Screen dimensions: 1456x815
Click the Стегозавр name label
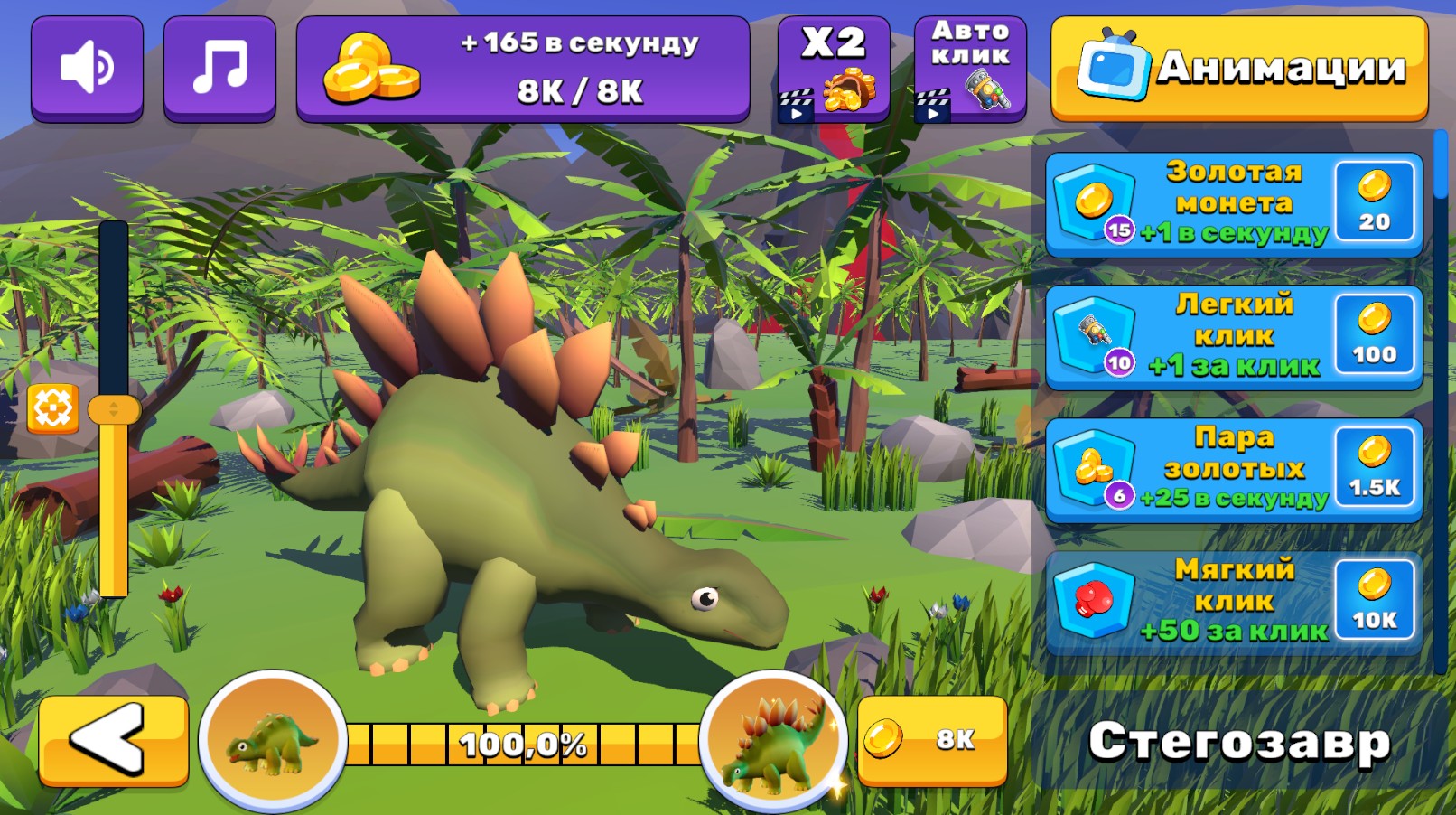[1239, 744]
